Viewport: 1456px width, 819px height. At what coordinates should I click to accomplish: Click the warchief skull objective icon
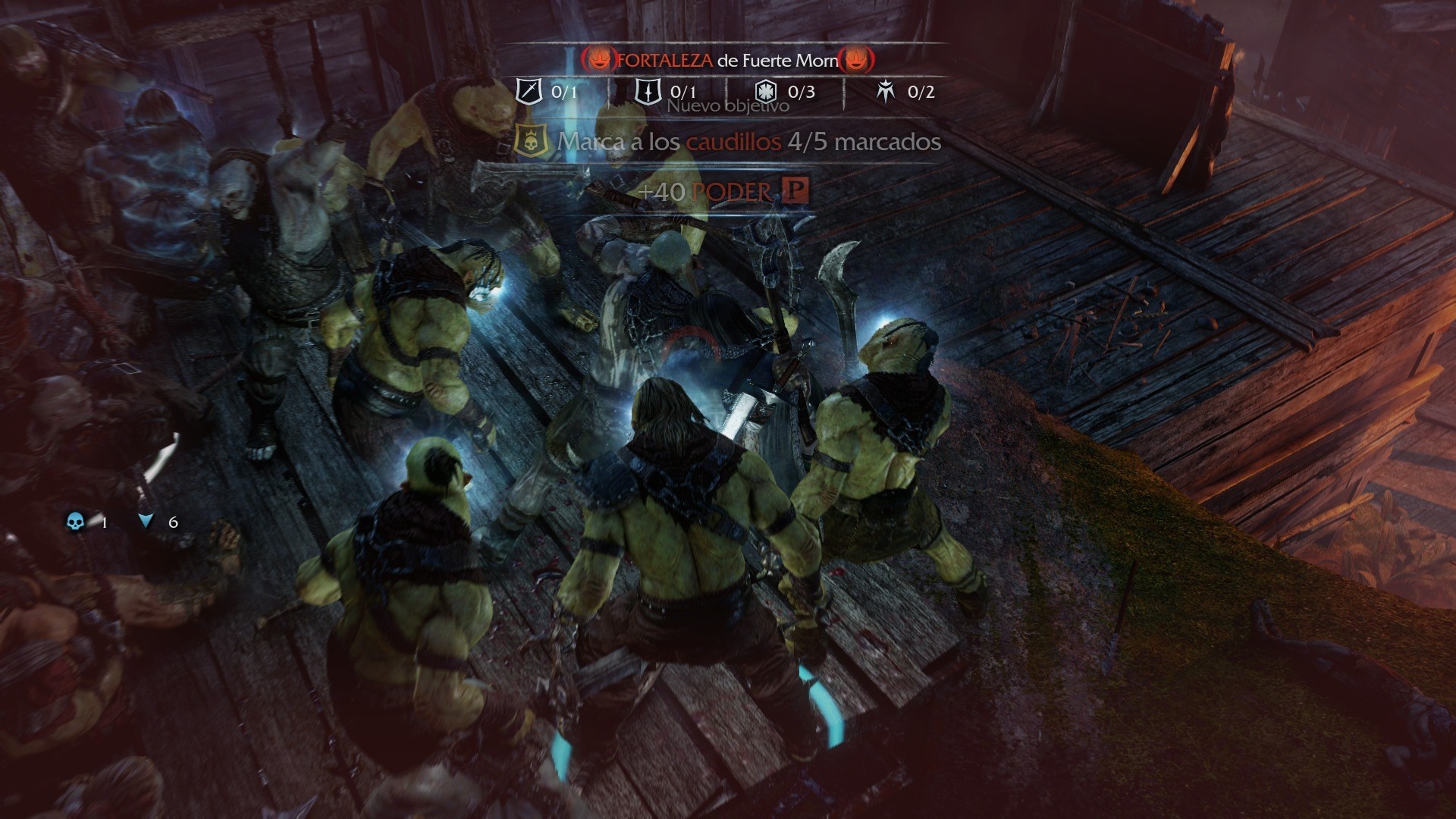pos(531,142)
